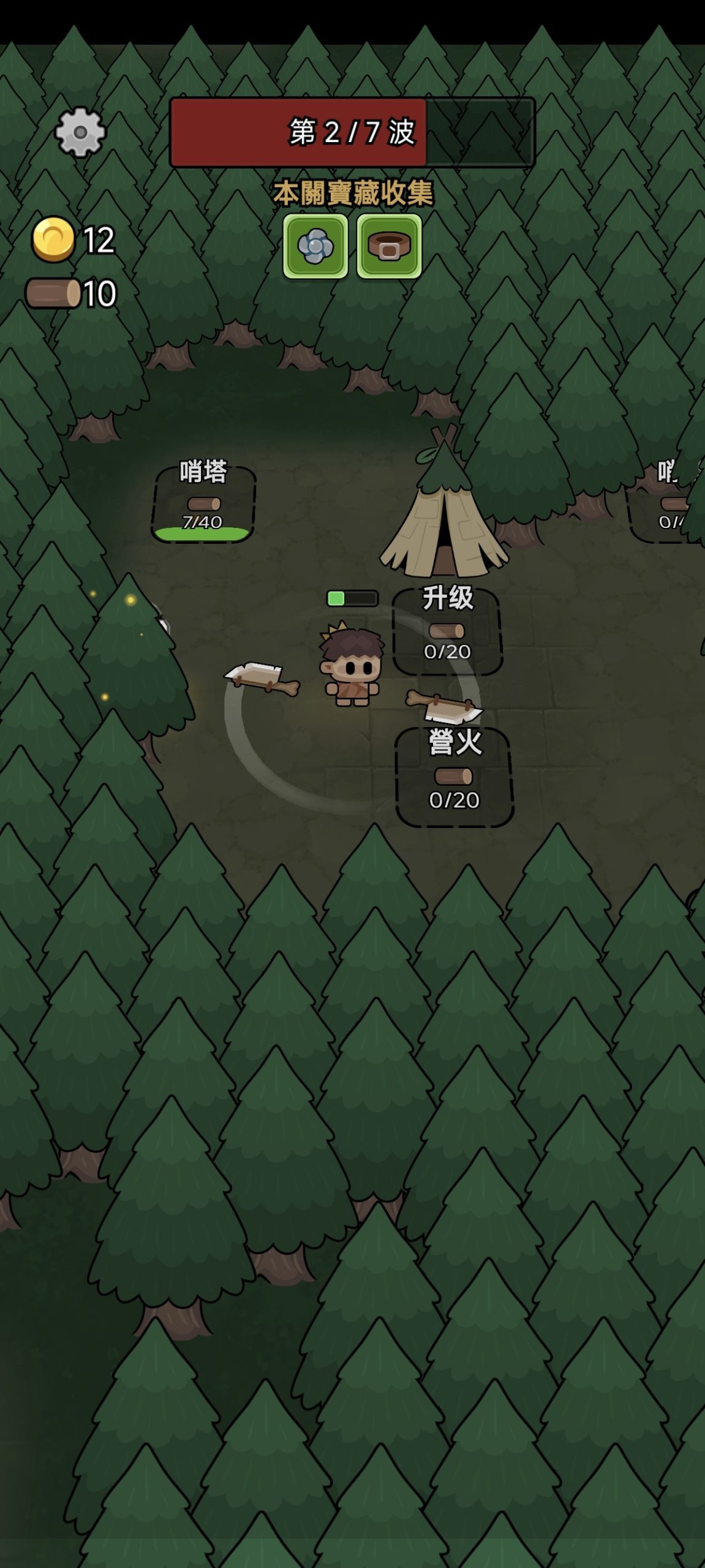
Task: Open the gear settings menu
Action: point(80,132)
